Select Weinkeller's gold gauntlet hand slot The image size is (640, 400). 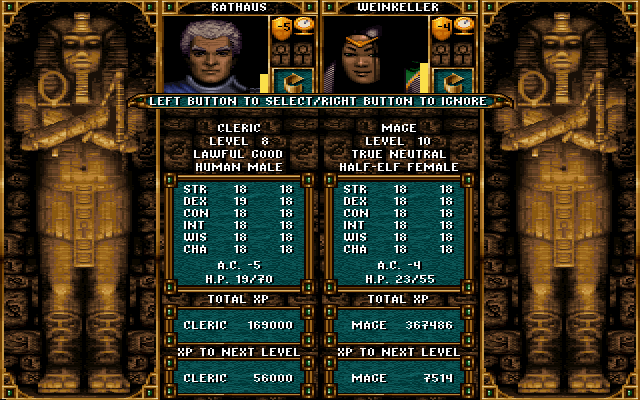pos(453,79)
